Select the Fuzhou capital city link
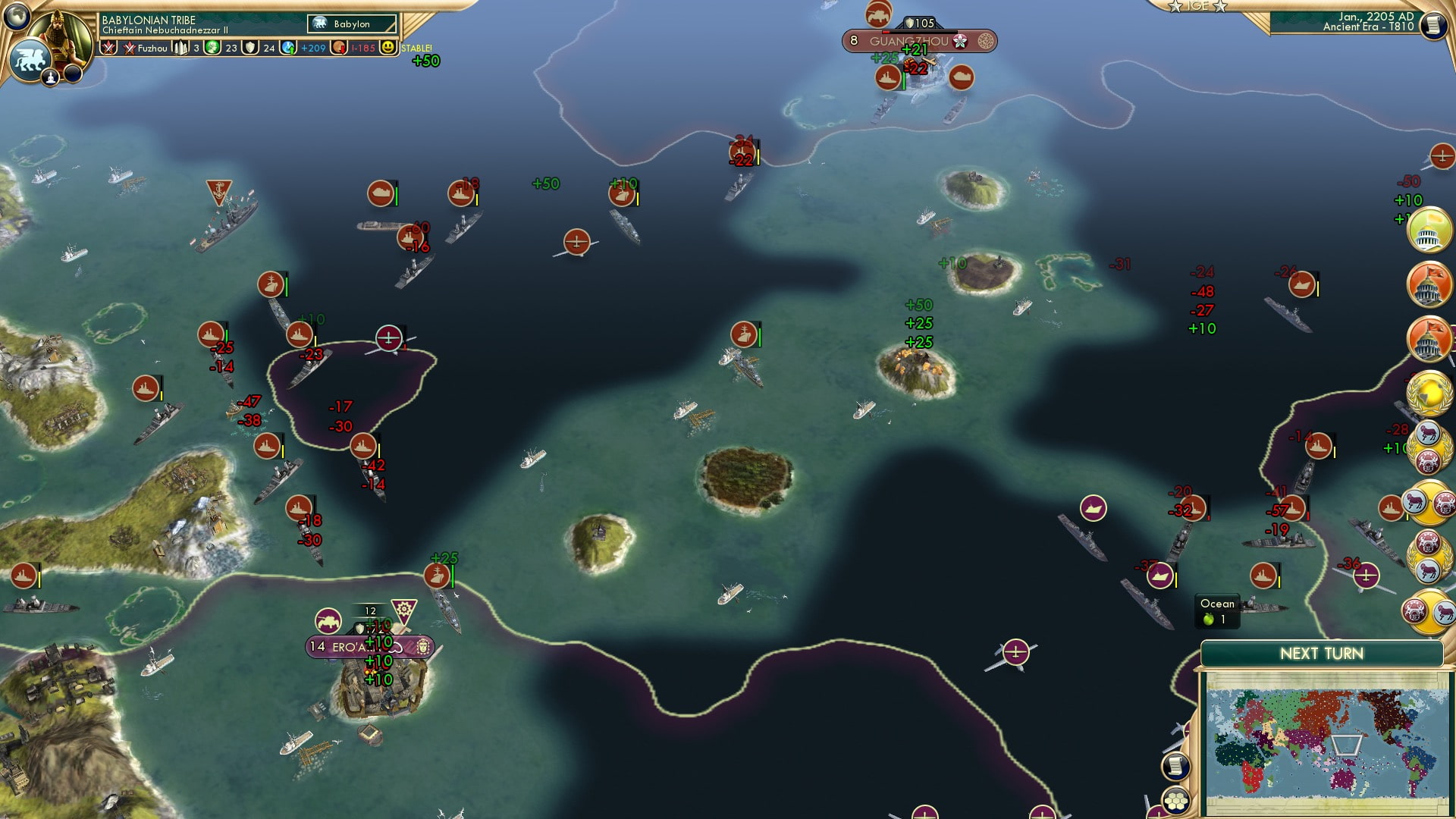This screenshot has width=1456, height=819. click(x=152, y=49)
